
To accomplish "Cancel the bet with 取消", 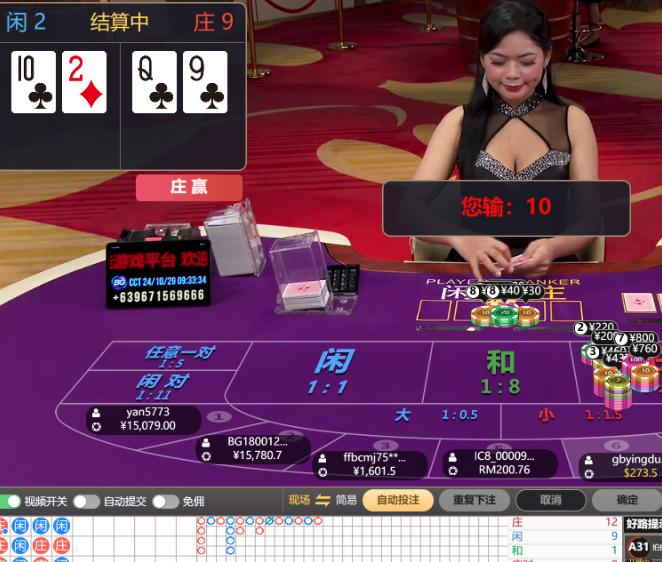I will 550,500.
